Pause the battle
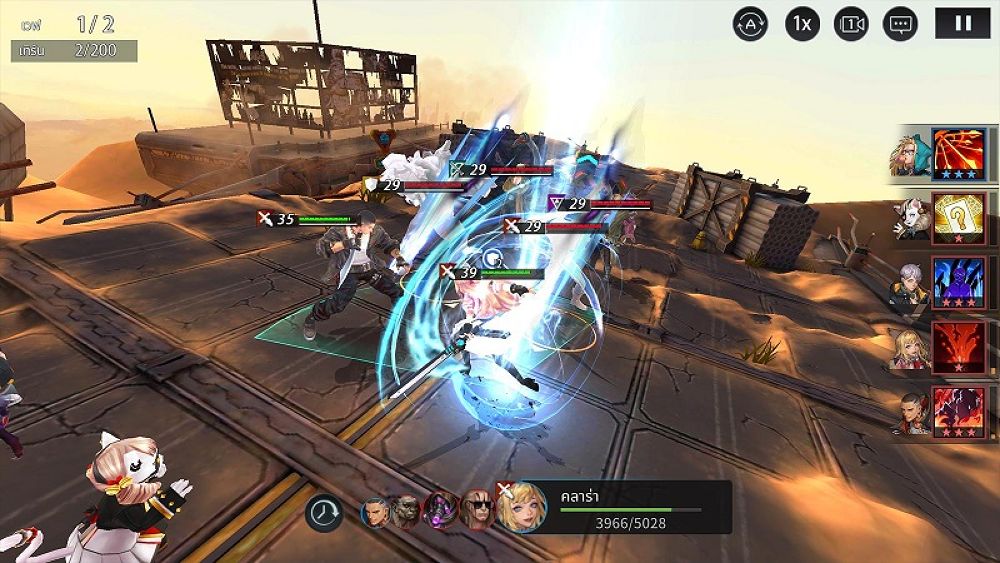Screen dimensions: 1000x563 [x=962, y=23]
